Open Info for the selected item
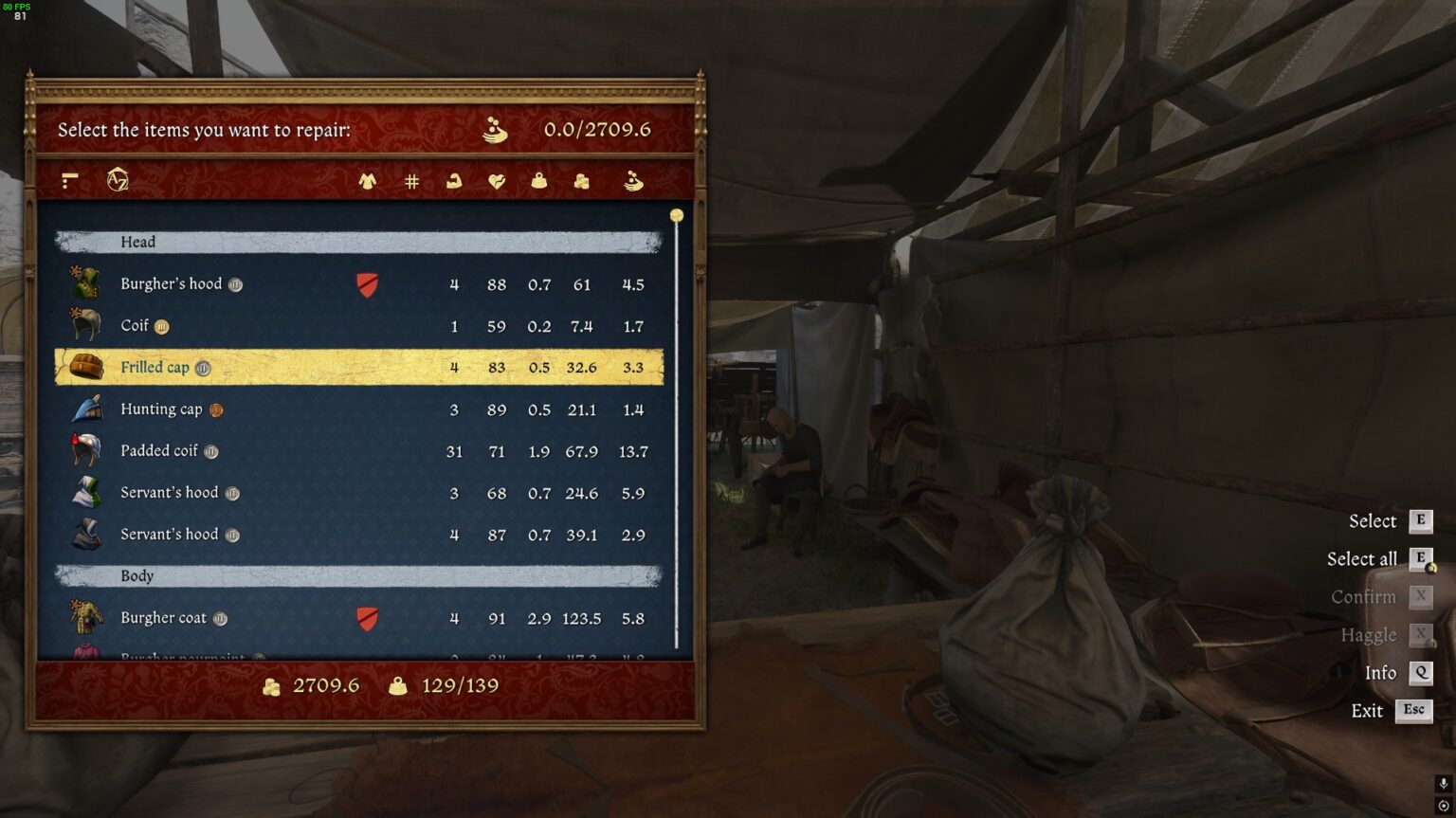Viewport: 1456px width, 818px height. click(1382, 672)
